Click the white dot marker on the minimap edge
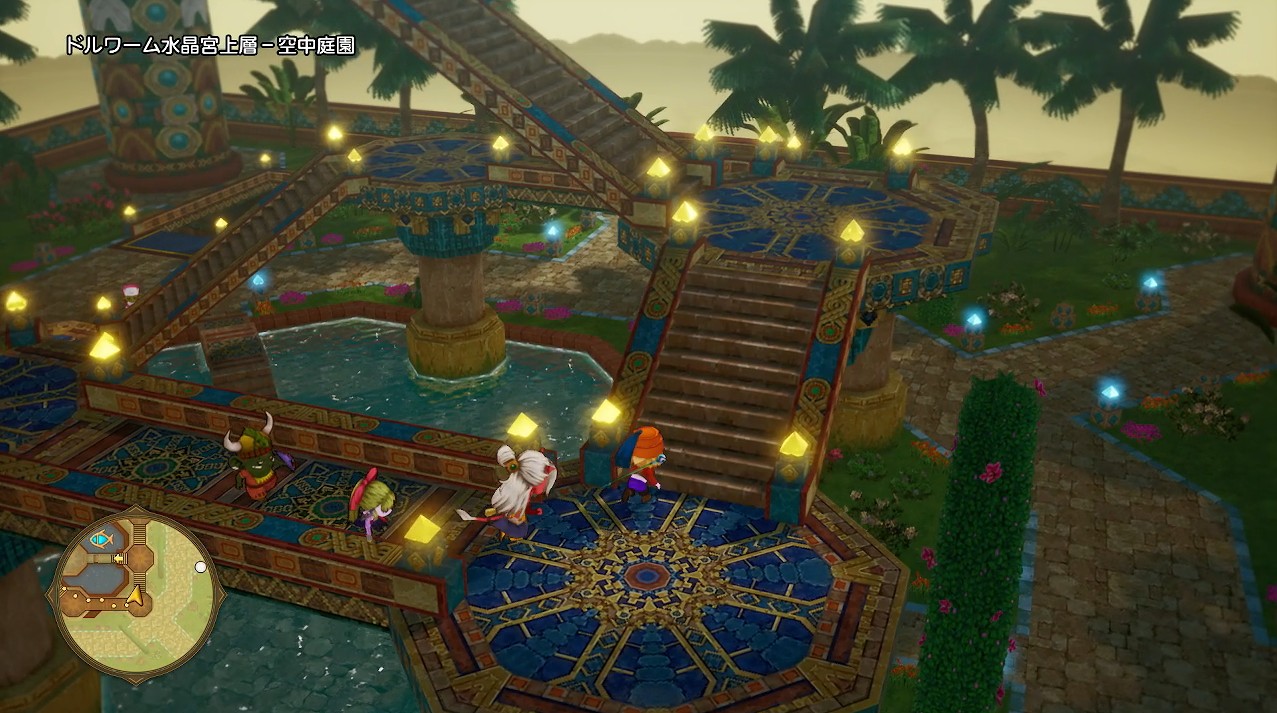 200,567
